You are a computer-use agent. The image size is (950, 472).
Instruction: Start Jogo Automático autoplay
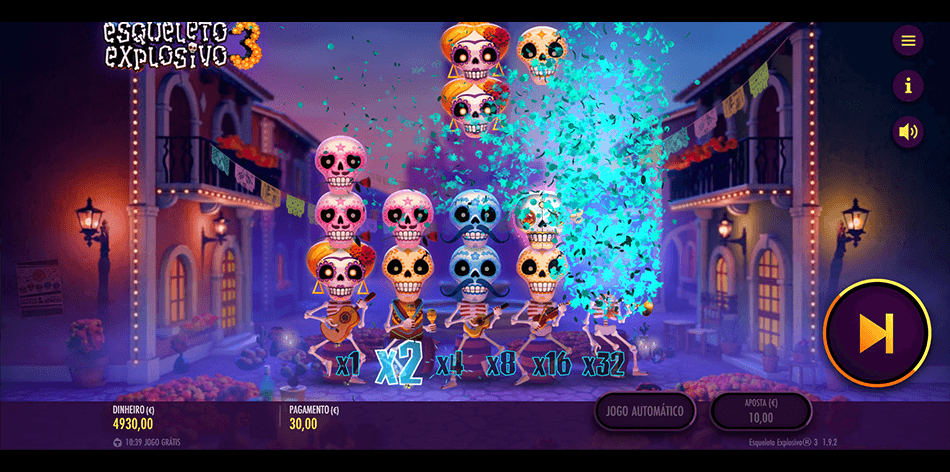click(x=645, y=411)
